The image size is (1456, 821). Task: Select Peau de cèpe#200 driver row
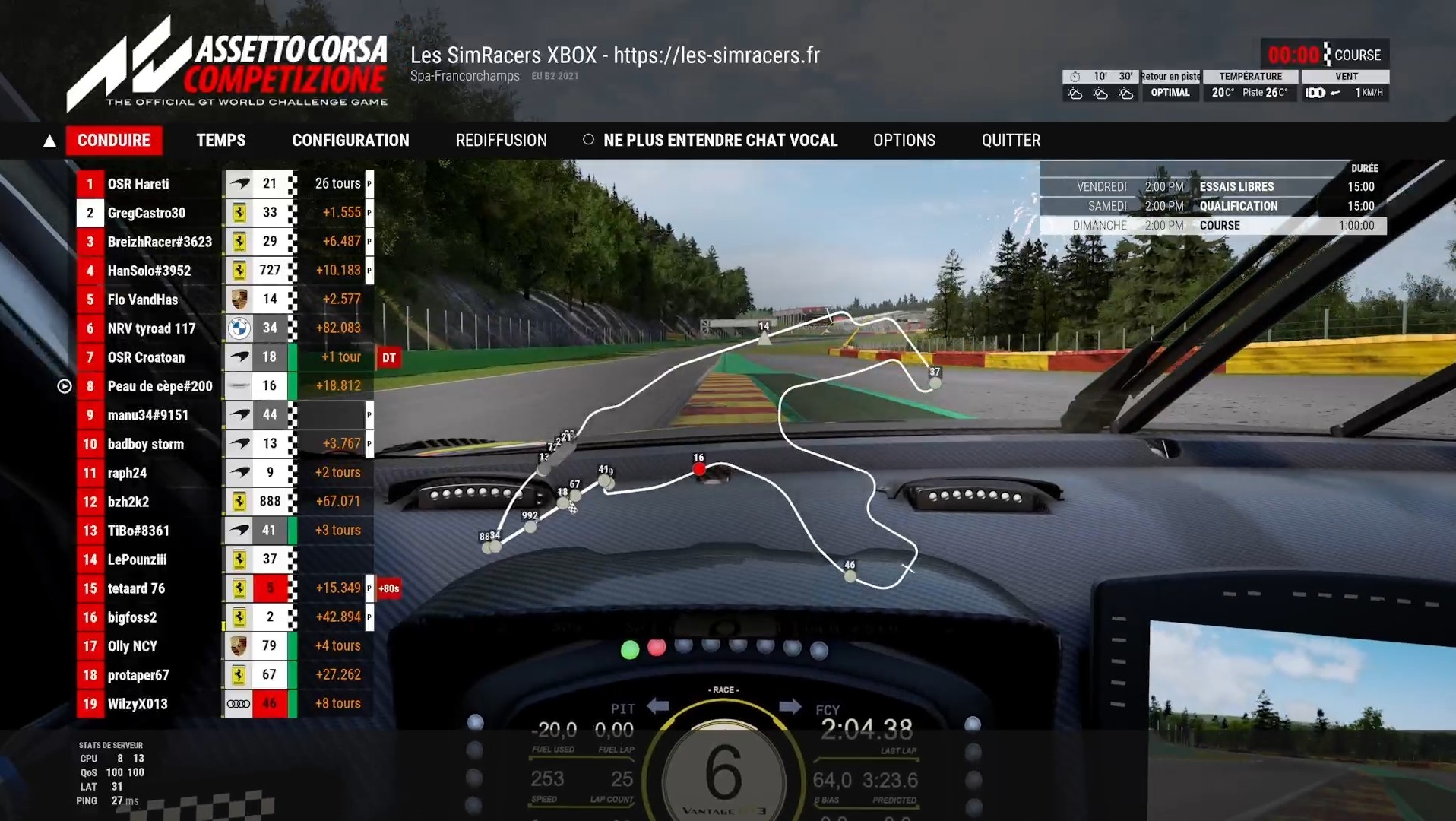point(160,386)
